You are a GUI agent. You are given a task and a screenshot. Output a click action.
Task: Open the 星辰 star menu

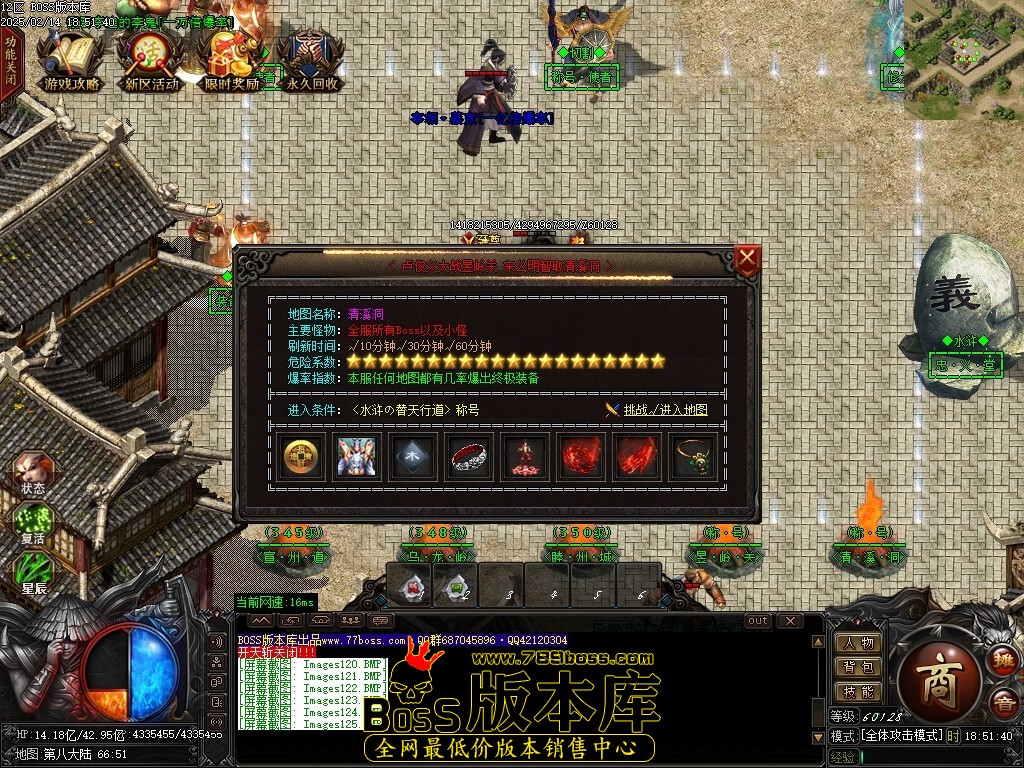pos(32,574)
